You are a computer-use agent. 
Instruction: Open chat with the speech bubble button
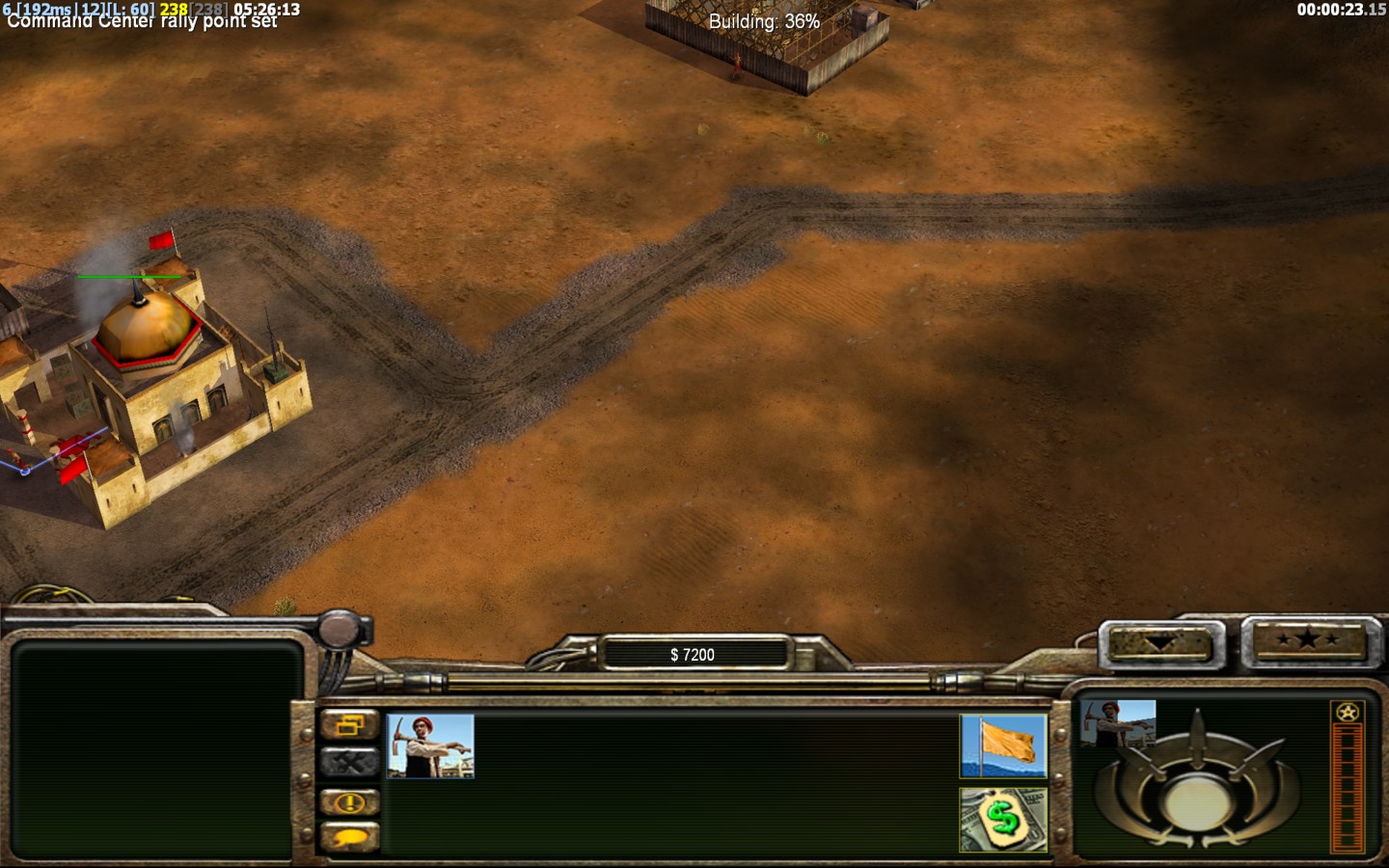349,837
